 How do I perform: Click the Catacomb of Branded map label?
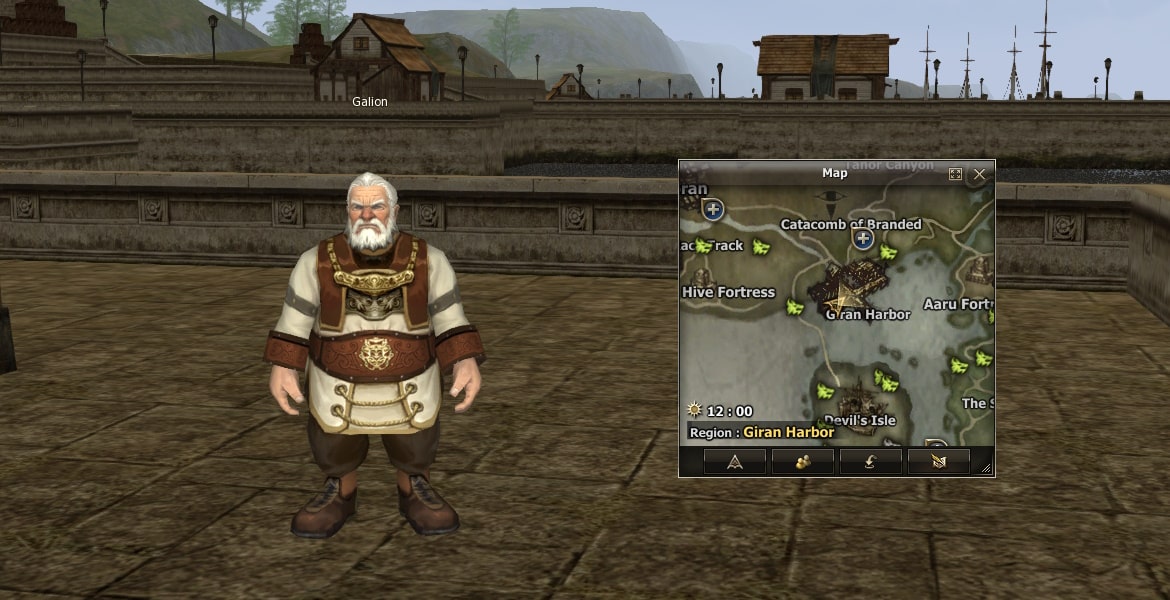[x=850, y=224]
